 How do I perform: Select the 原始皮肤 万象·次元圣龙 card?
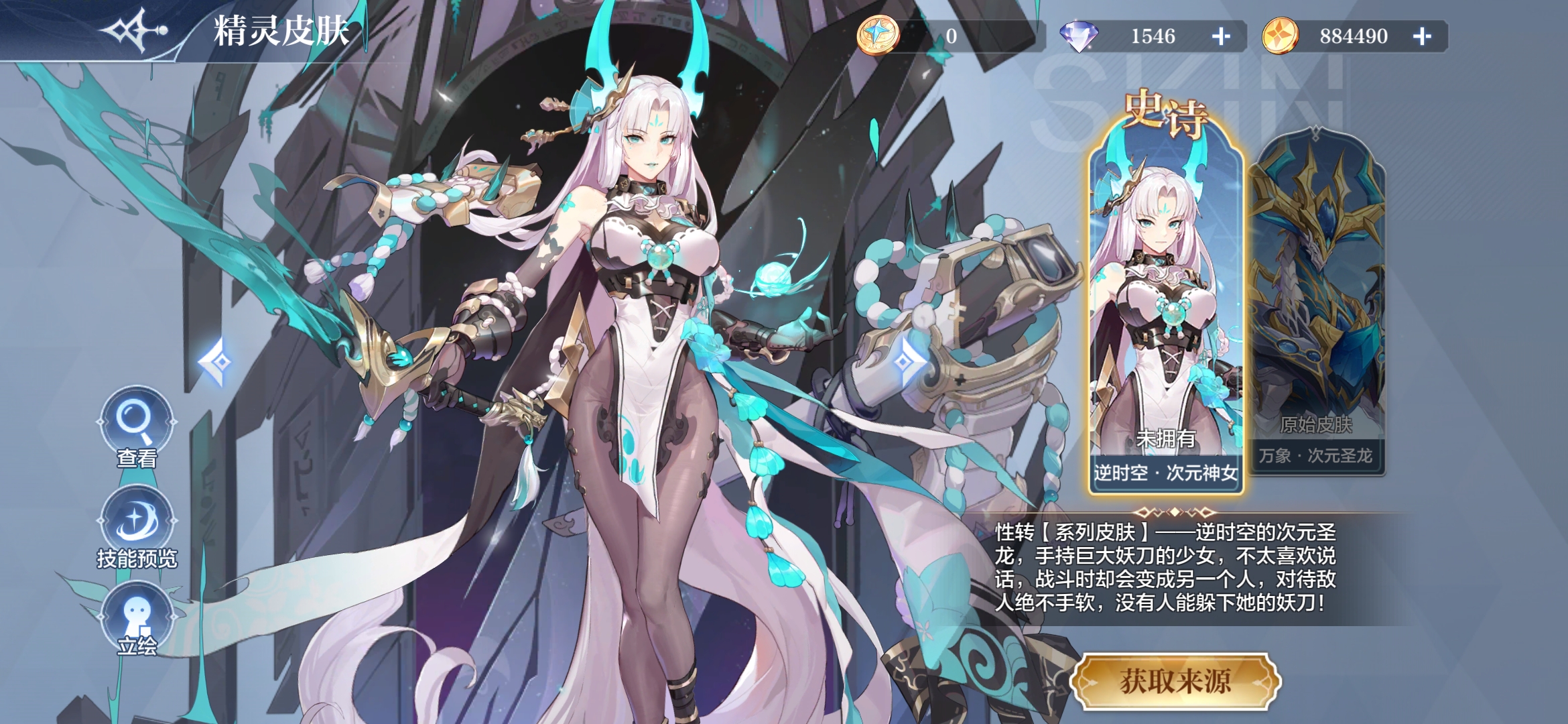pyautogui.click(x=1317, y=302)
